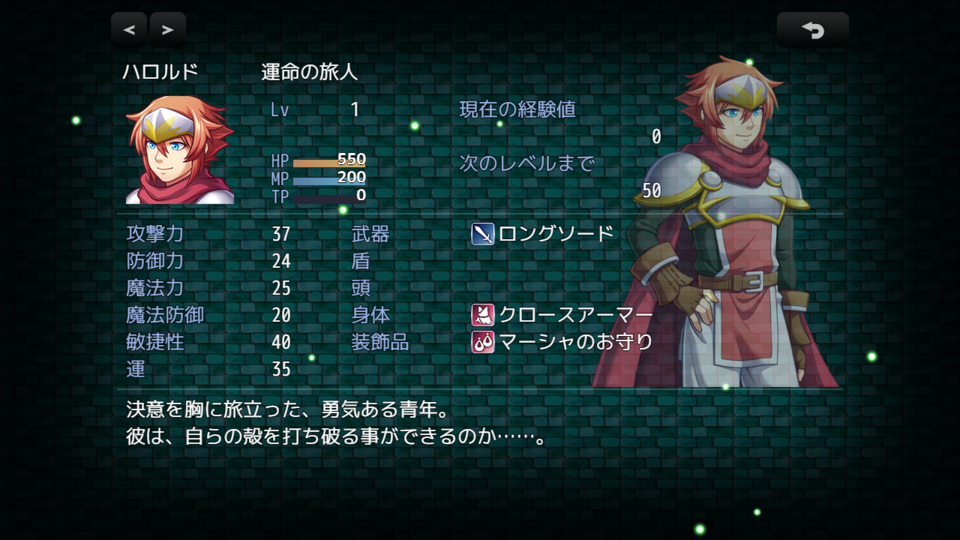Go to the previous character with left arrow

(x=129, y=30)
